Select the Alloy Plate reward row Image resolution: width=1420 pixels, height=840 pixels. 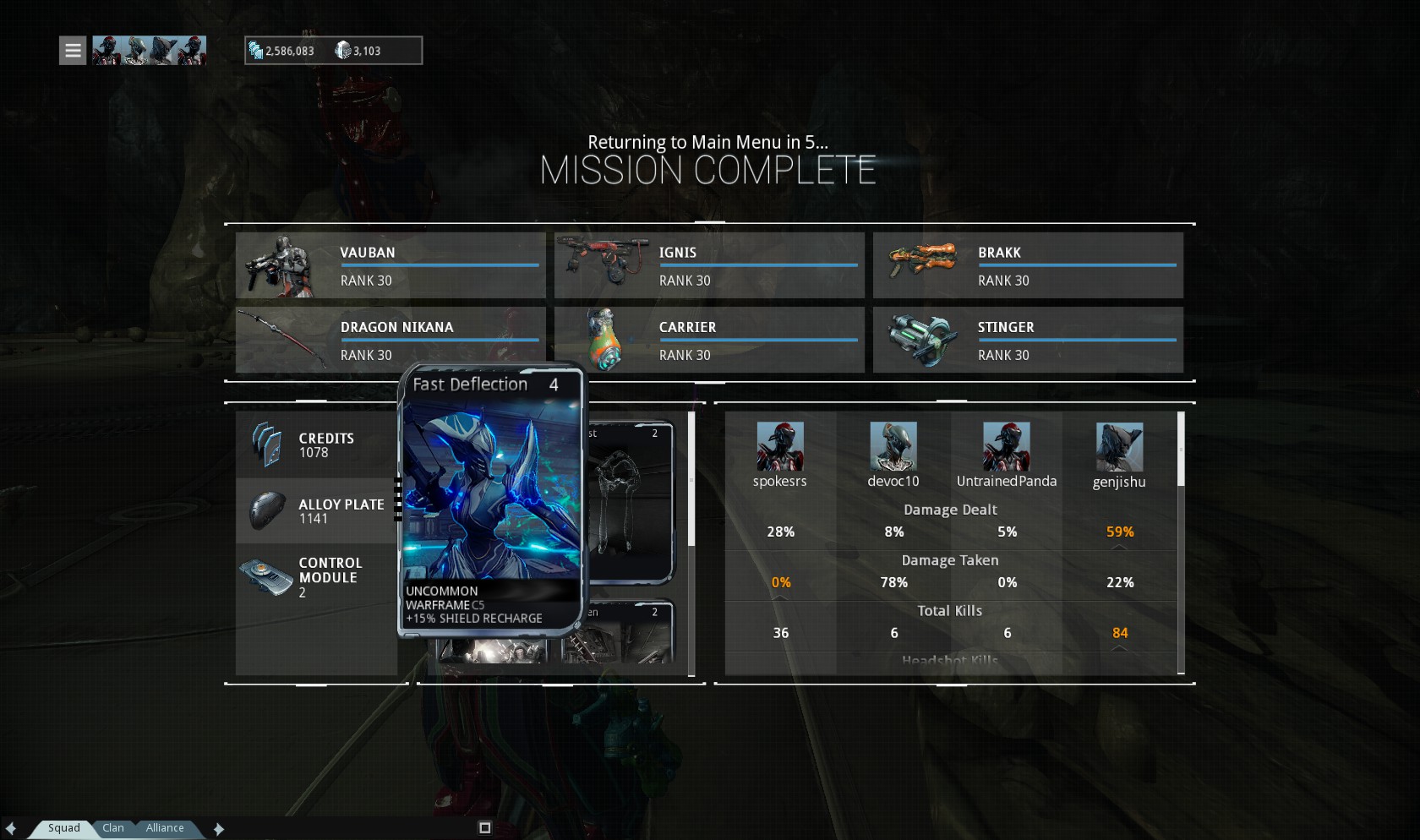click(316, 511)
